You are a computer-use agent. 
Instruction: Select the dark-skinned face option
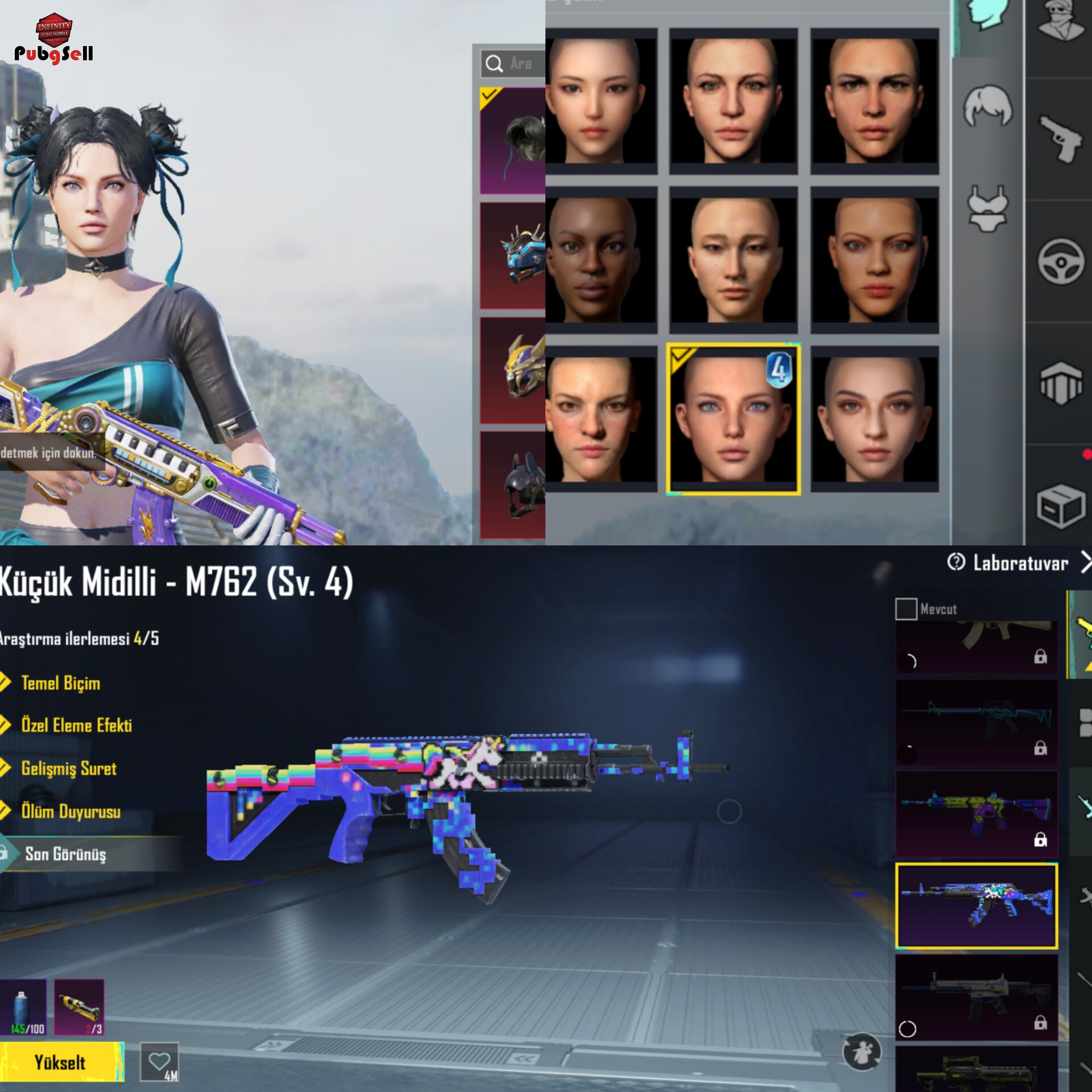[601, 259]
